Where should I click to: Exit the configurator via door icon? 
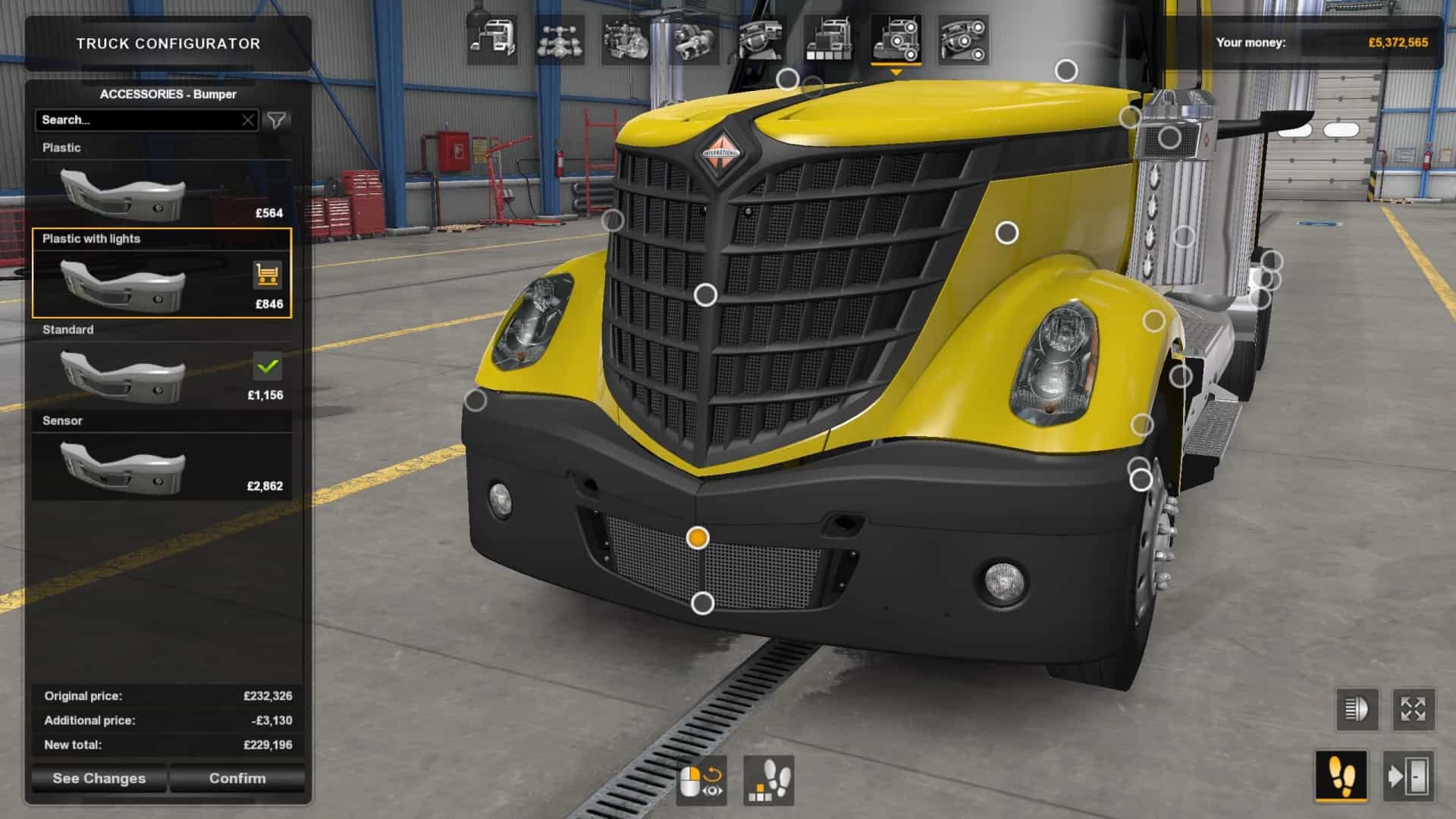point(1408,777)
